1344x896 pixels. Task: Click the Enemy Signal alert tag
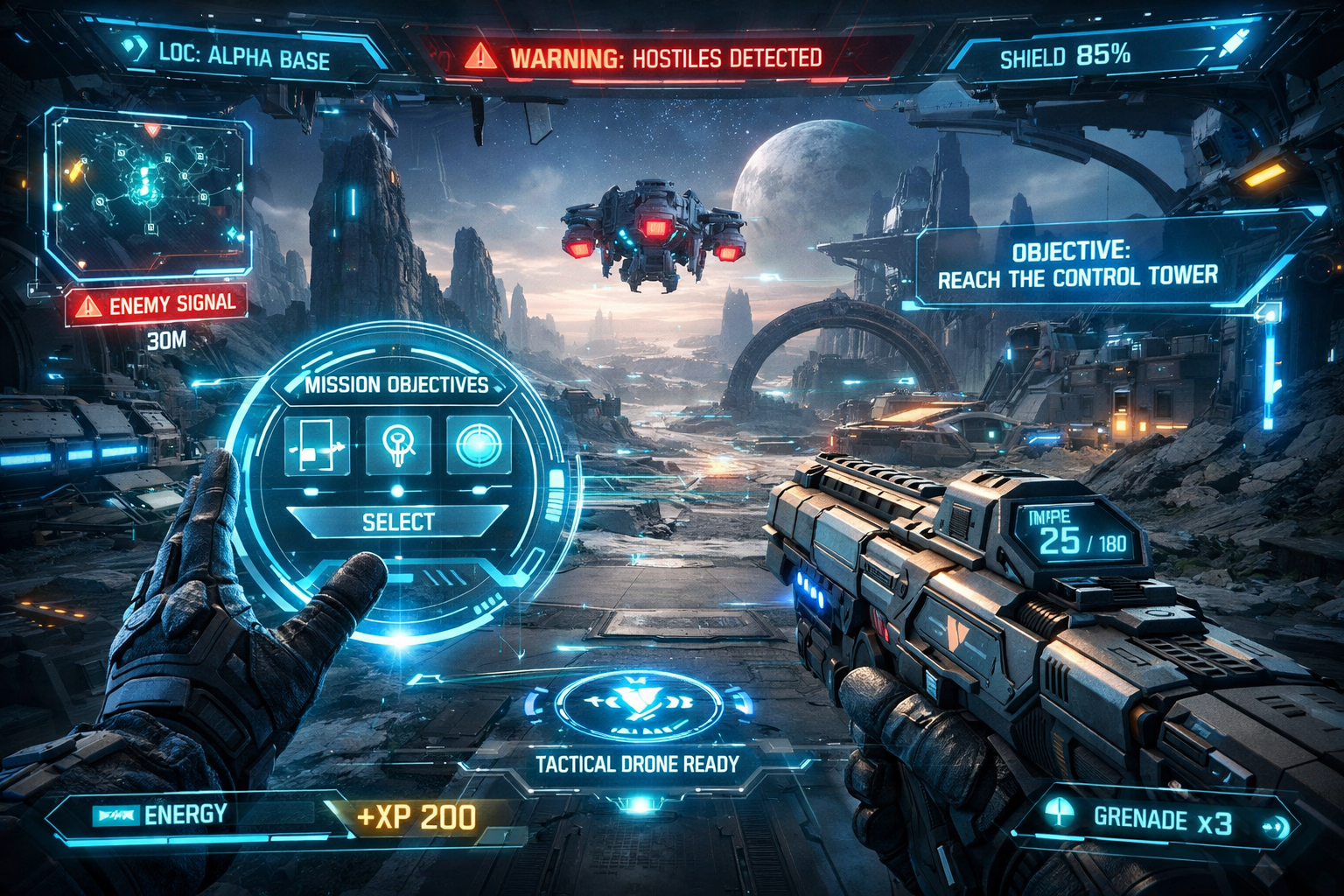point(157,305)
